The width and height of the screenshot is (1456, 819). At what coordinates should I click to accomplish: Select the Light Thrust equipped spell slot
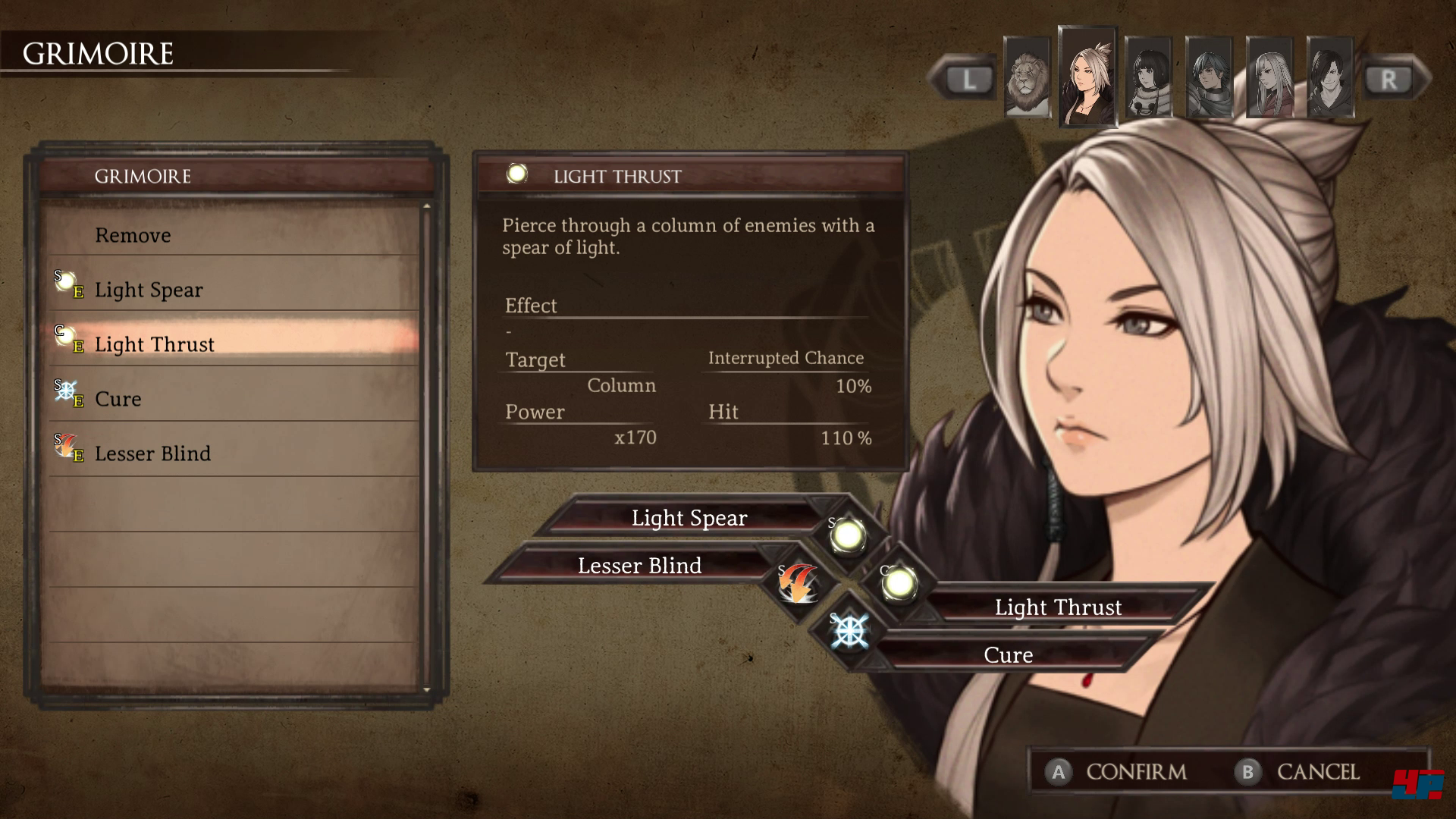pyautogui.click(x=1058, y=607)
